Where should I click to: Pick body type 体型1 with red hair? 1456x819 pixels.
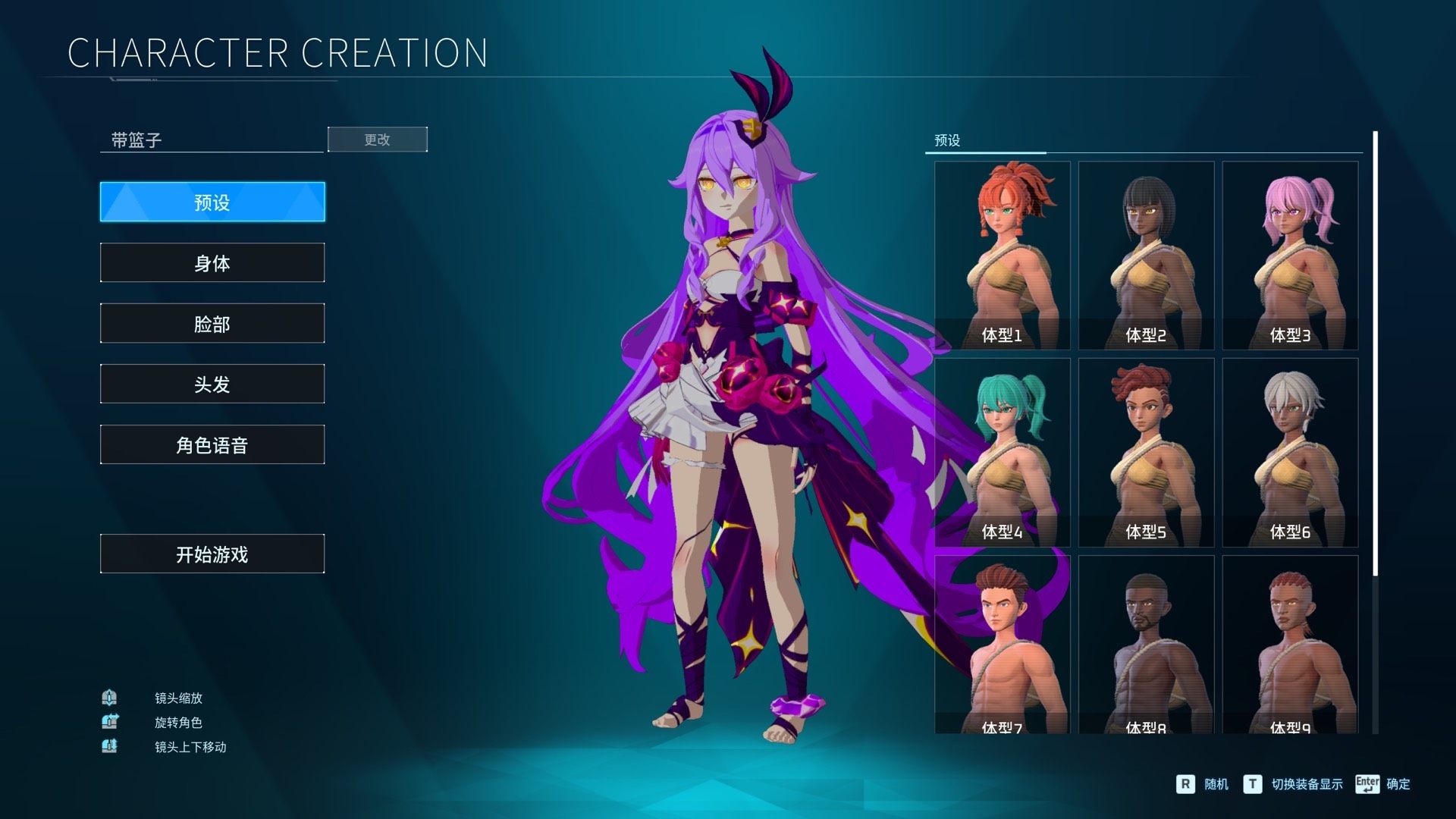pyautogui.click(x=1002, y=255)
